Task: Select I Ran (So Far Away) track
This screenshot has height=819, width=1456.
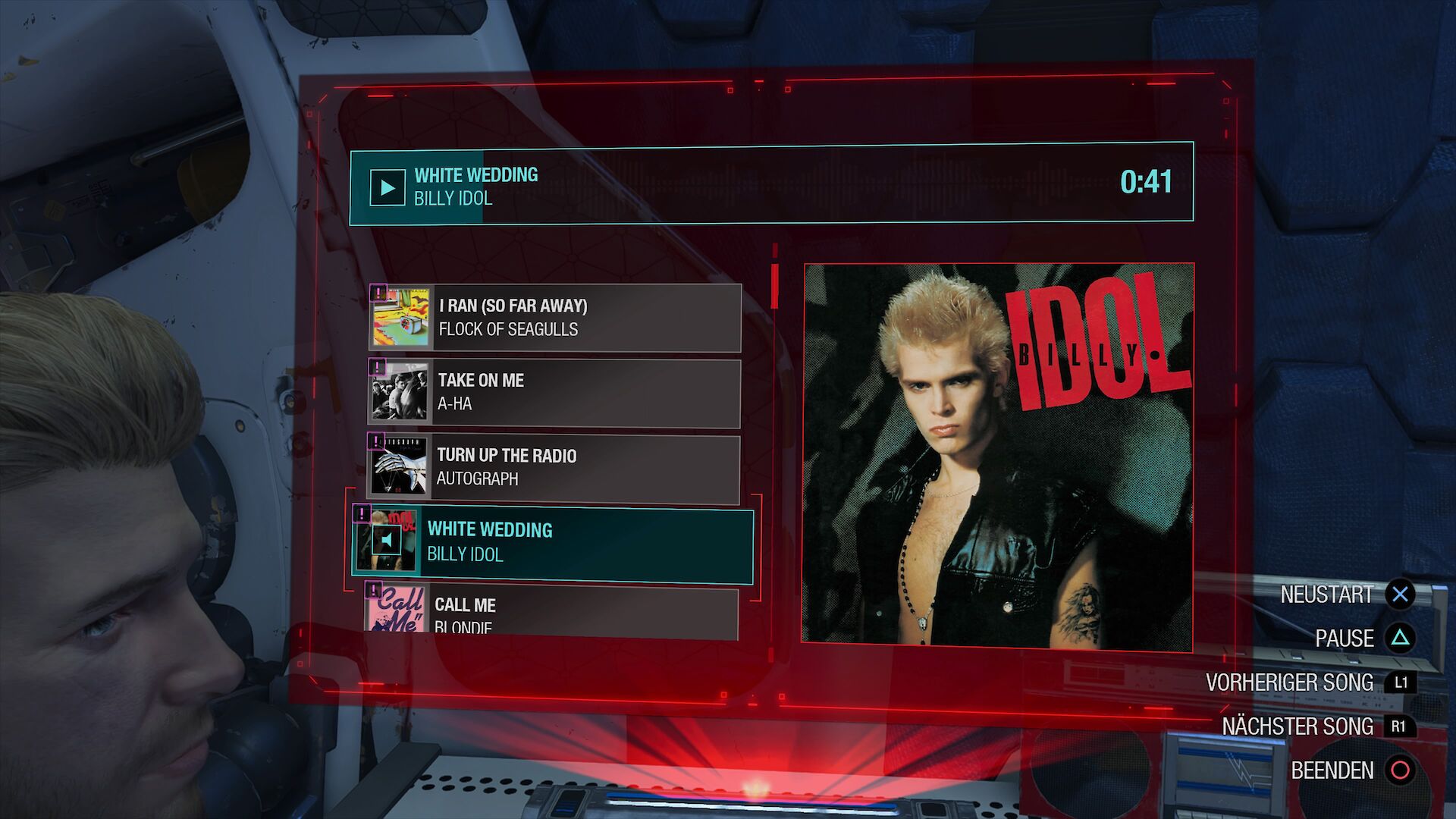Action: [554, 318]
